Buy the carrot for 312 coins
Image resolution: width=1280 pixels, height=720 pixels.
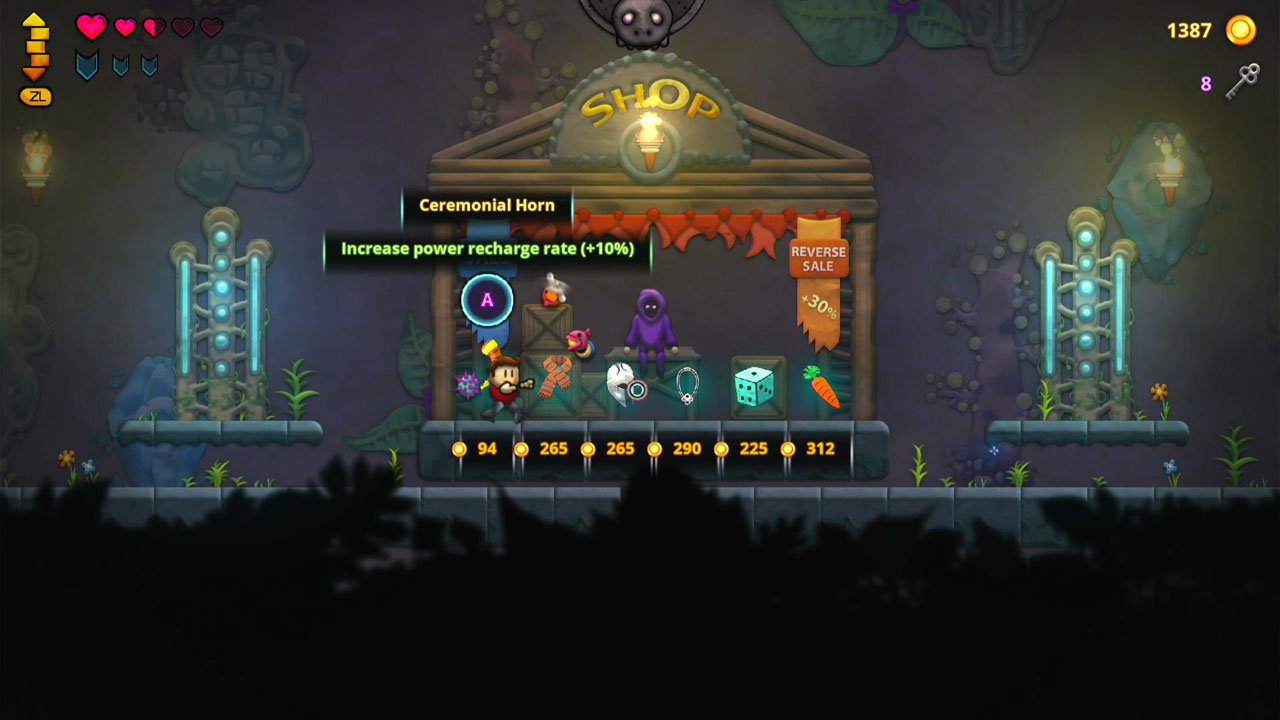coord(821,385)
